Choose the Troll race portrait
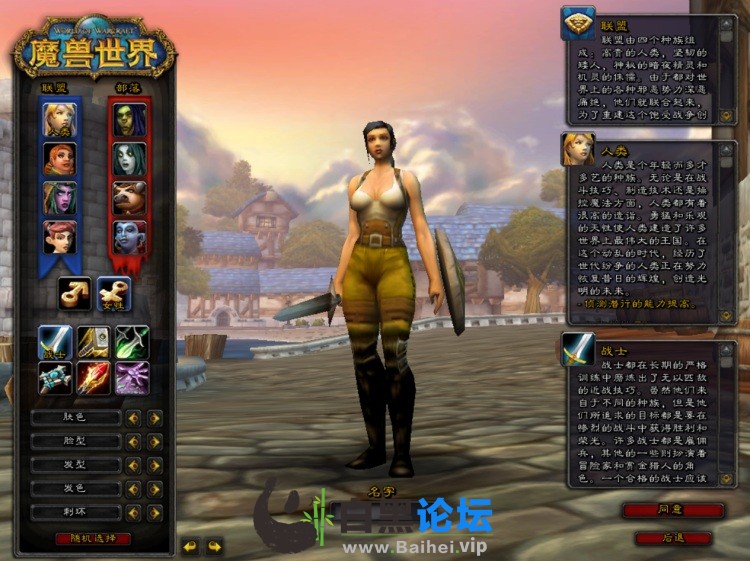The height and width of the screenshot is (561, 750). [129, 236]
